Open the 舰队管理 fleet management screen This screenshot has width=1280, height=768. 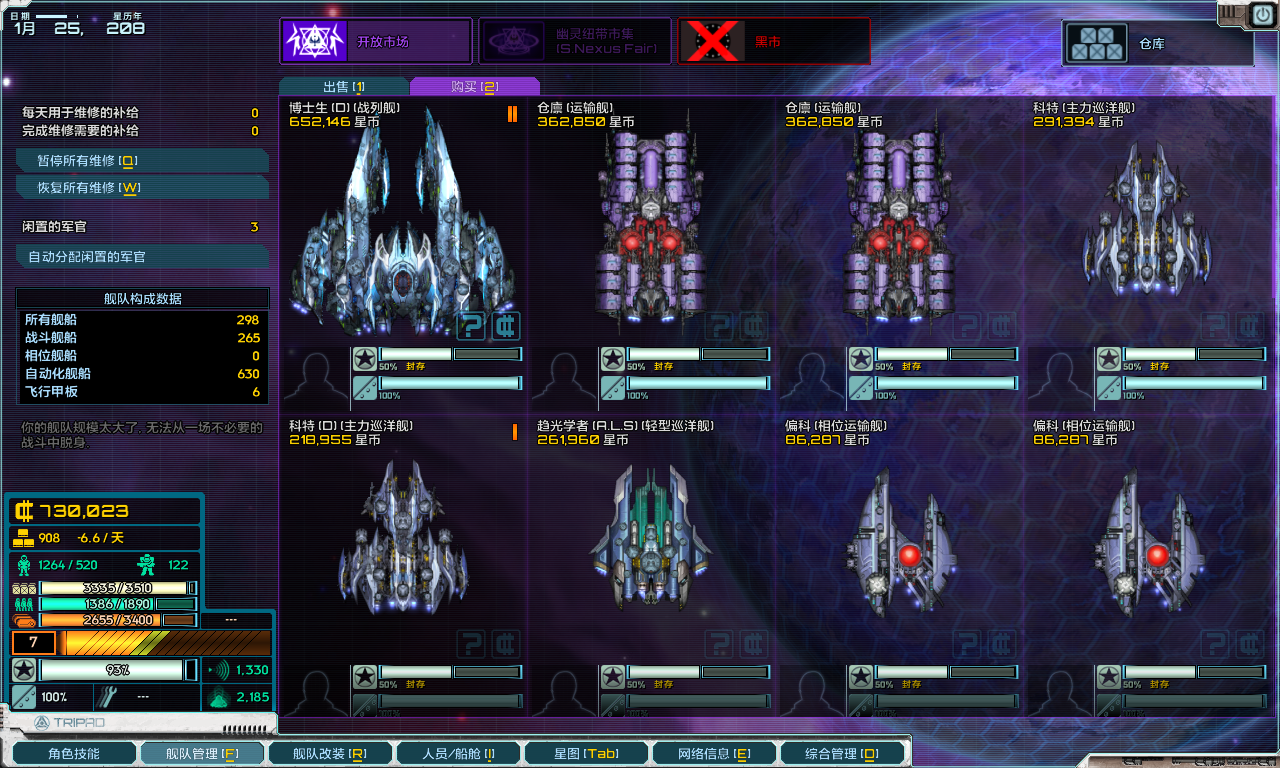[x=201, y=753]
